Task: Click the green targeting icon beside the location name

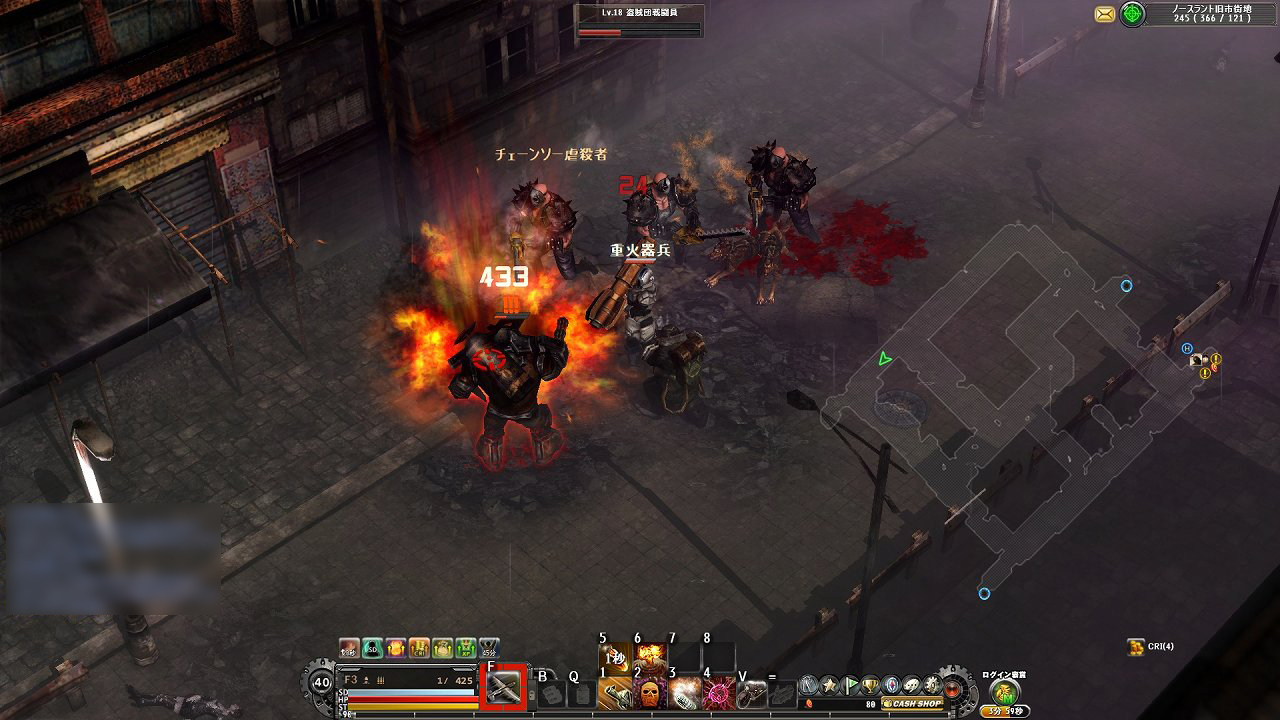Action: coord(1132,13)
